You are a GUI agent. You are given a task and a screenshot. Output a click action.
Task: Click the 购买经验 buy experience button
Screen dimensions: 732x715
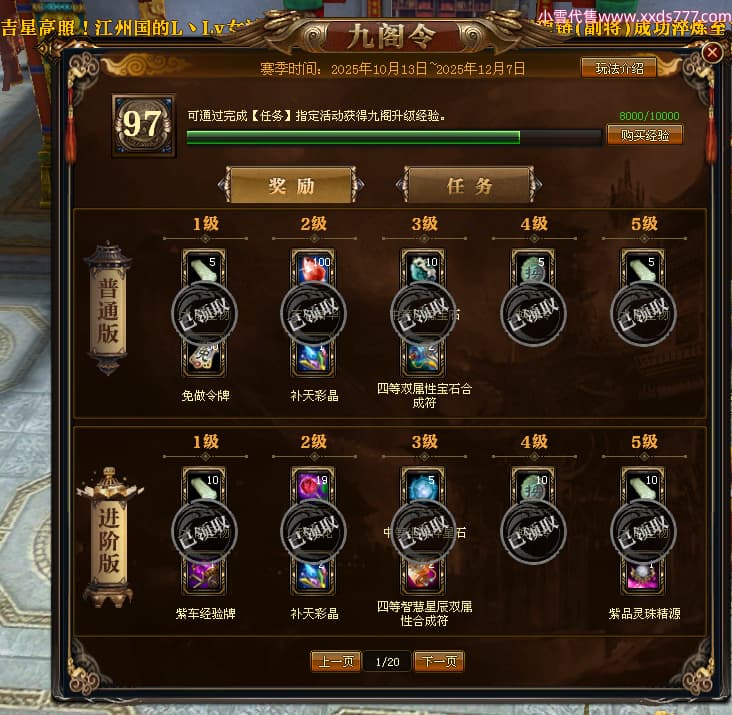click(644, 135)
